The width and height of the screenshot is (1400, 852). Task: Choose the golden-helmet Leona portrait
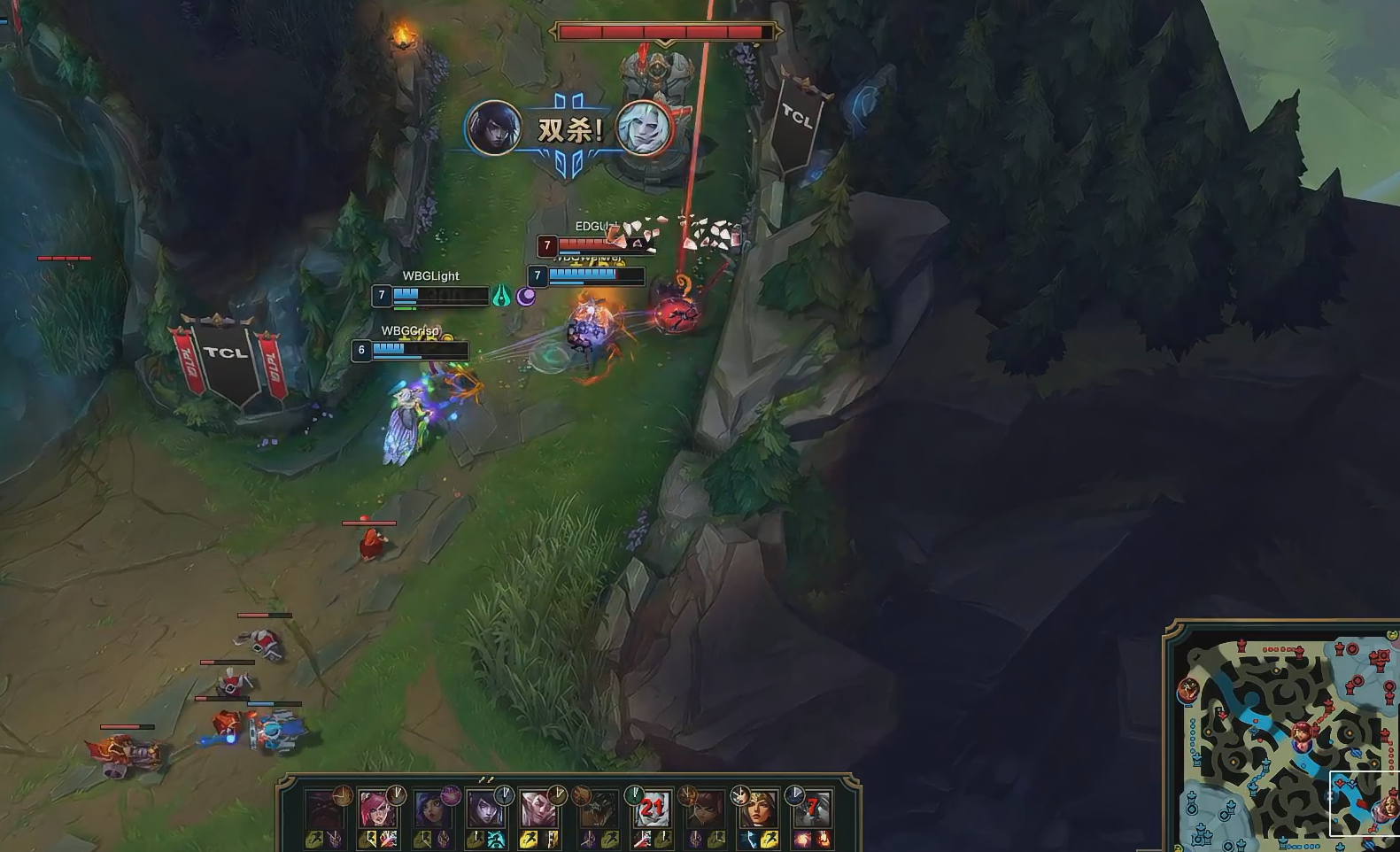pyautogui.click(x=758, y=809)
